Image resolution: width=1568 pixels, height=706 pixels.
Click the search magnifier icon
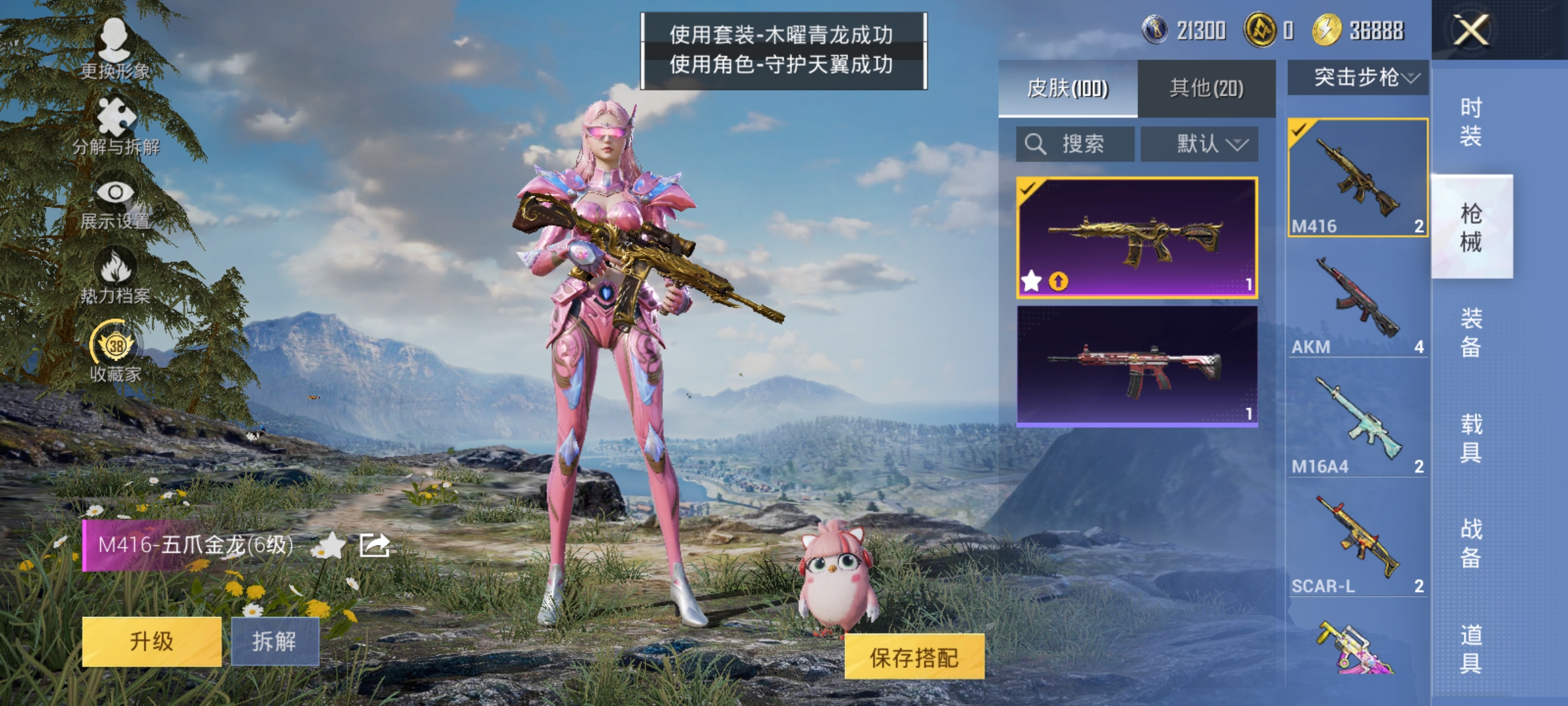1034,144
